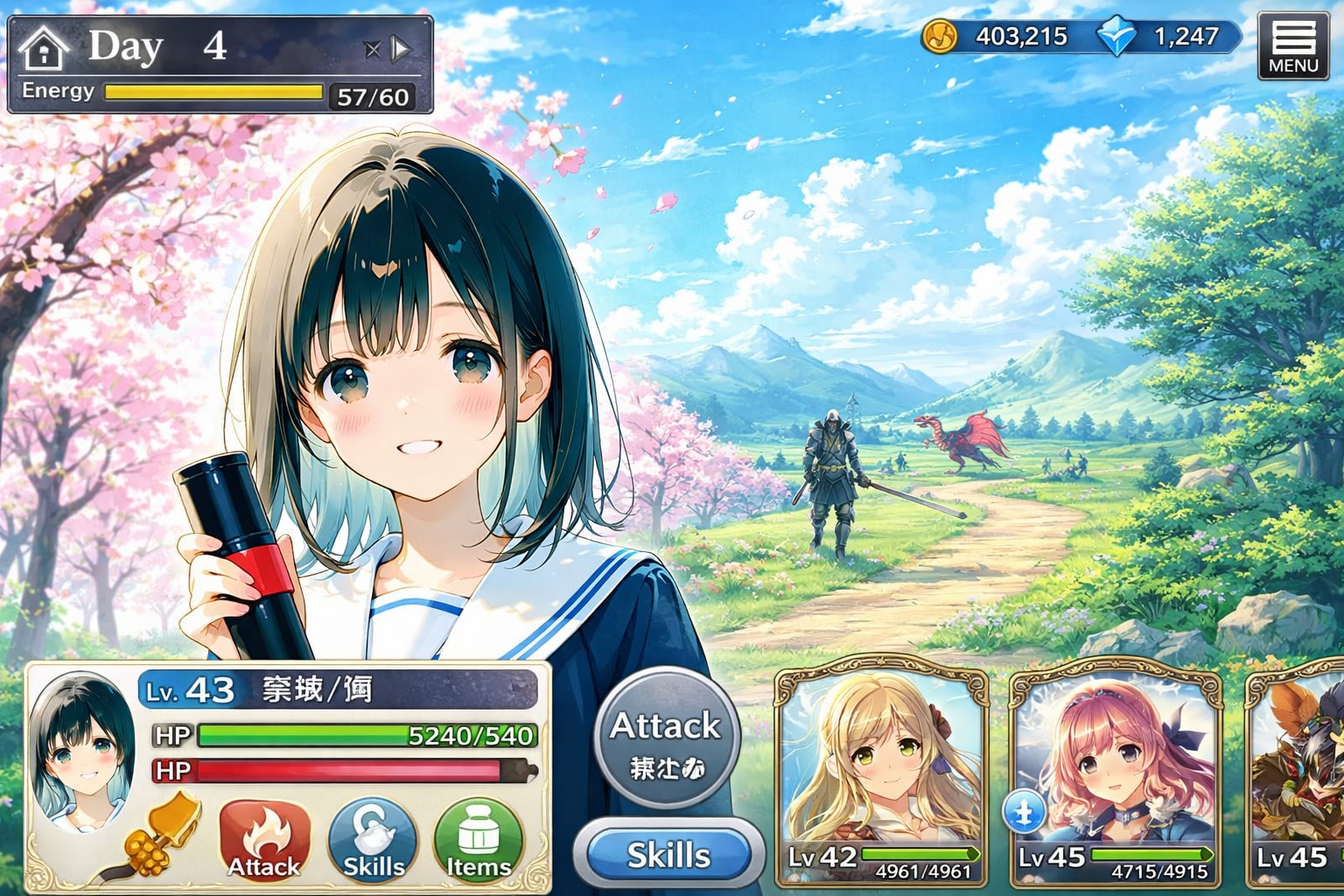
Task: Click the small X icon in the Day panel
Action: 373,49
